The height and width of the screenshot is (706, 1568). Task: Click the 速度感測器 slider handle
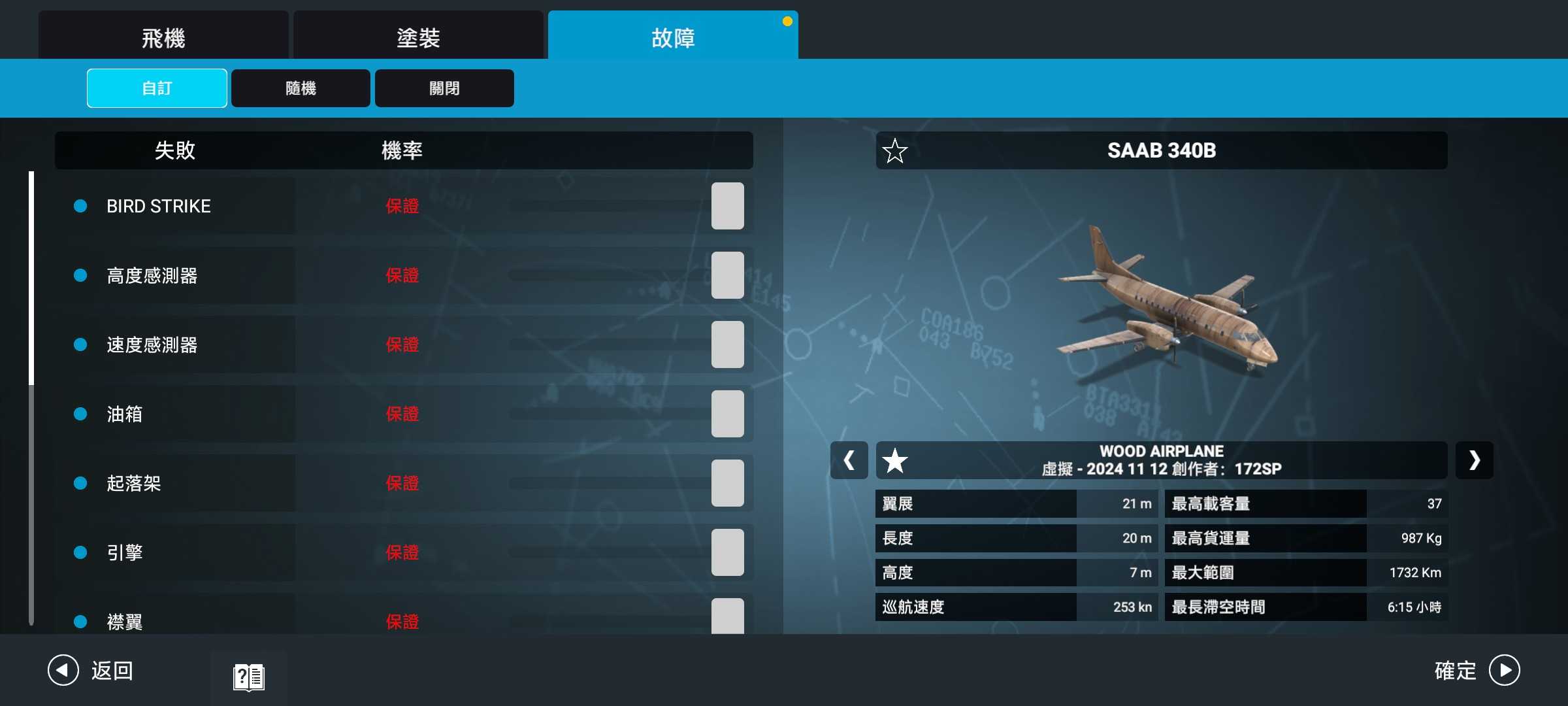click(x=727, y=345)
